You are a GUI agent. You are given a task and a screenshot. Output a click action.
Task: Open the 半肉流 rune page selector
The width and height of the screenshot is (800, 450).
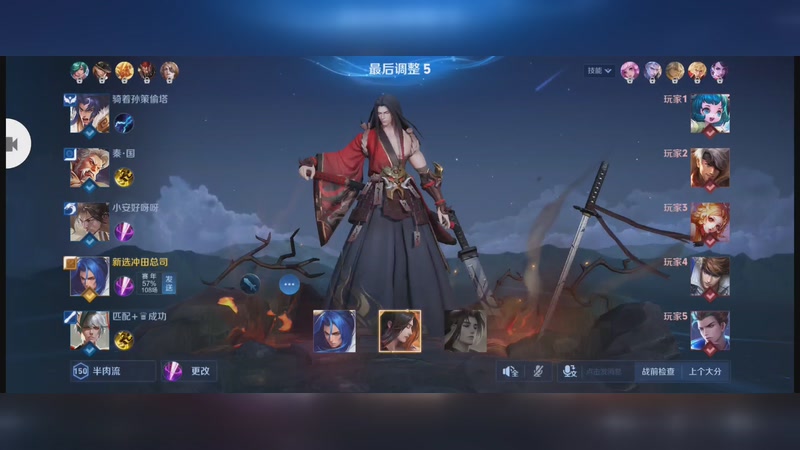(113, 371)
